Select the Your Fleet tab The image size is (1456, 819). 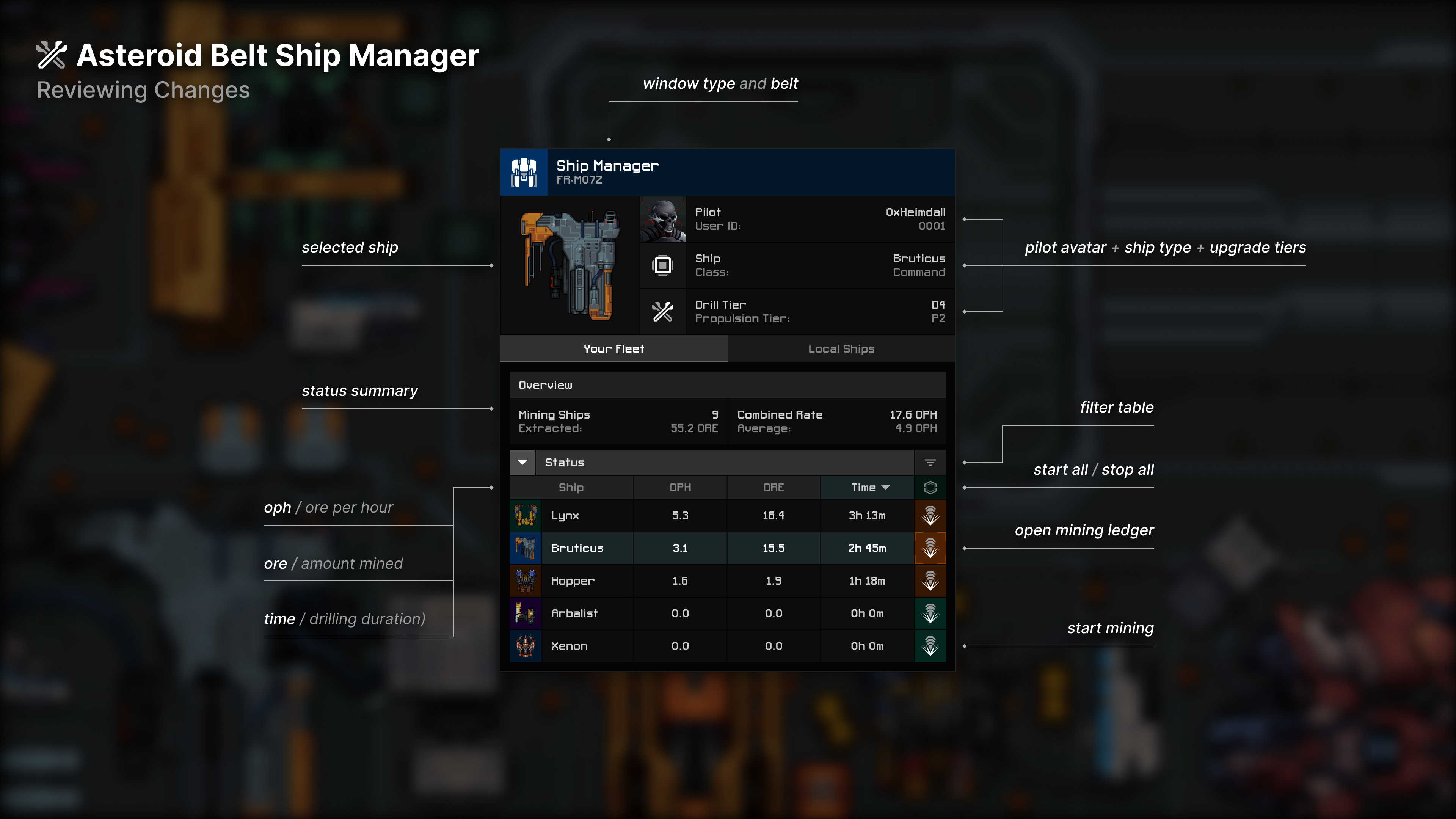[614, 349]
